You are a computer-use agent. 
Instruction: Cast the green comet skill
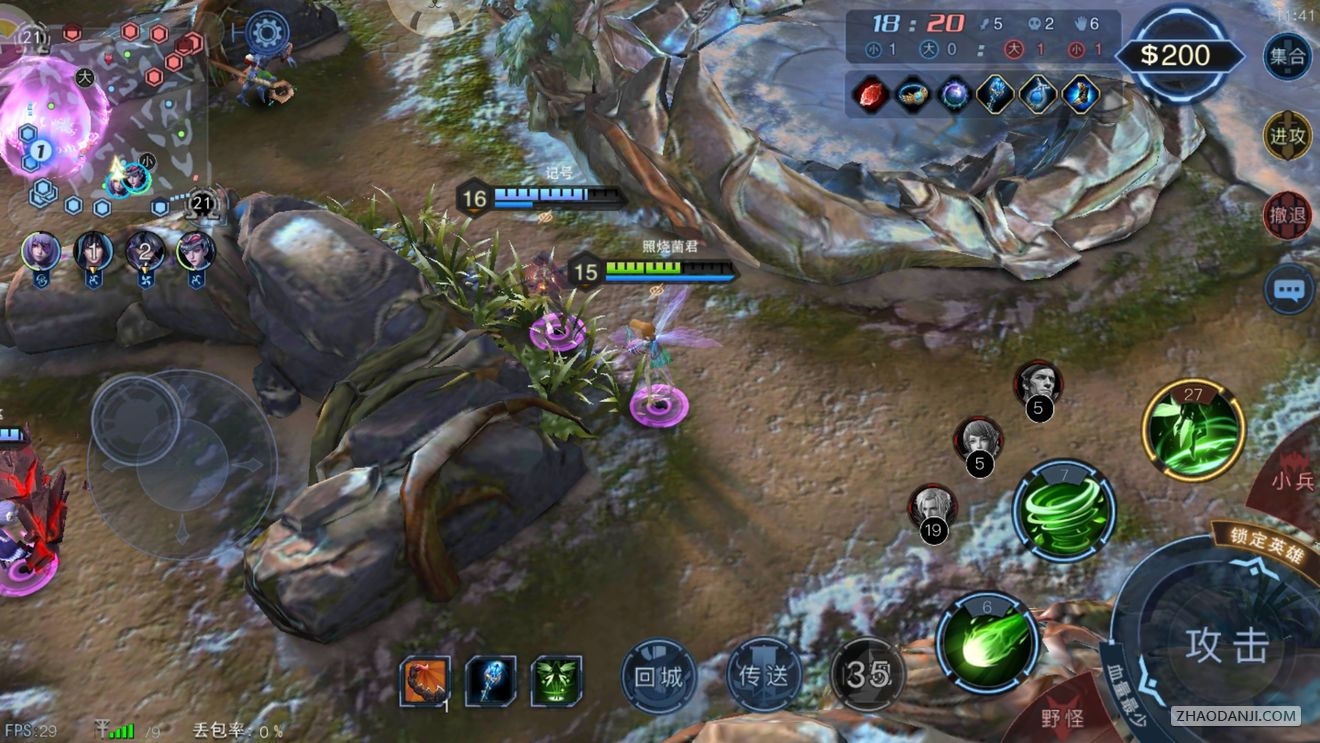click(987, 643)
